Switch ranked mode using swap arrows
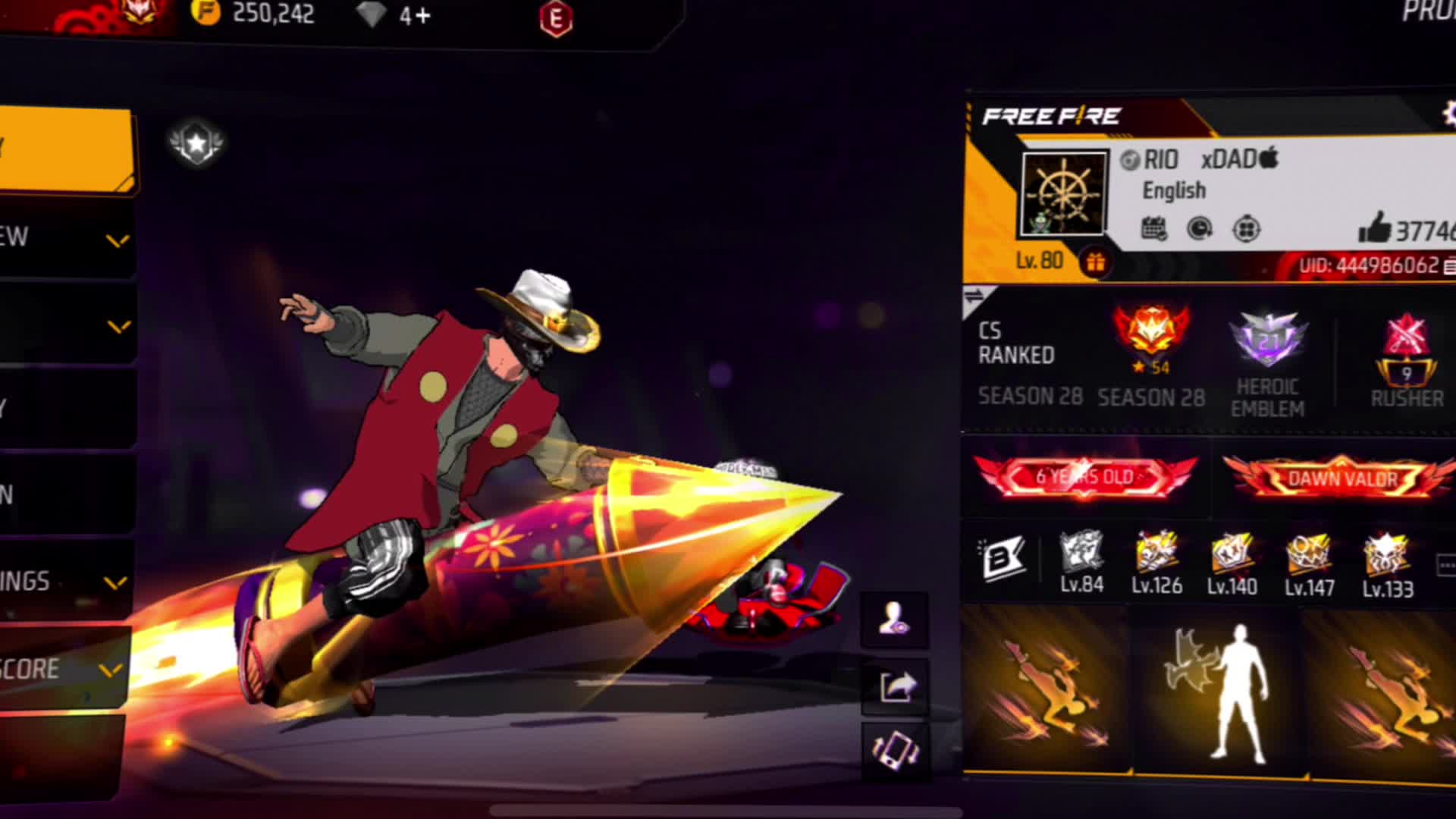Viewport: 1456px width, 819px height. pyautogui.click(x=974, y=297)
